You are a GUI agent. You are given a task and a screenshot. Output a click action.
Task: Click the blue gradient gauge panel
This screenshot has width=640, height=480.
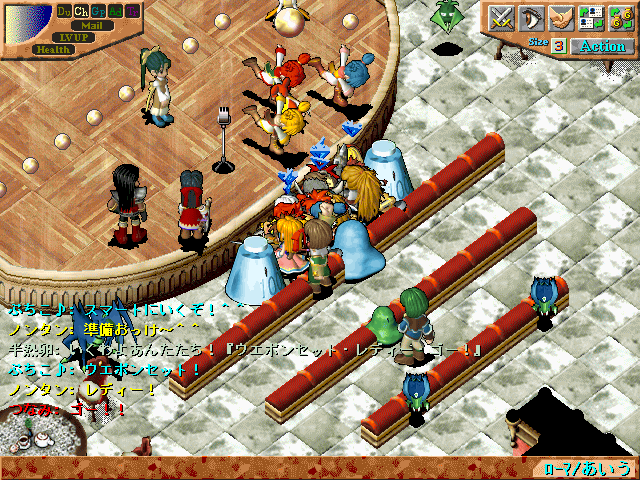pyautogui.click(x=27, y=22)
